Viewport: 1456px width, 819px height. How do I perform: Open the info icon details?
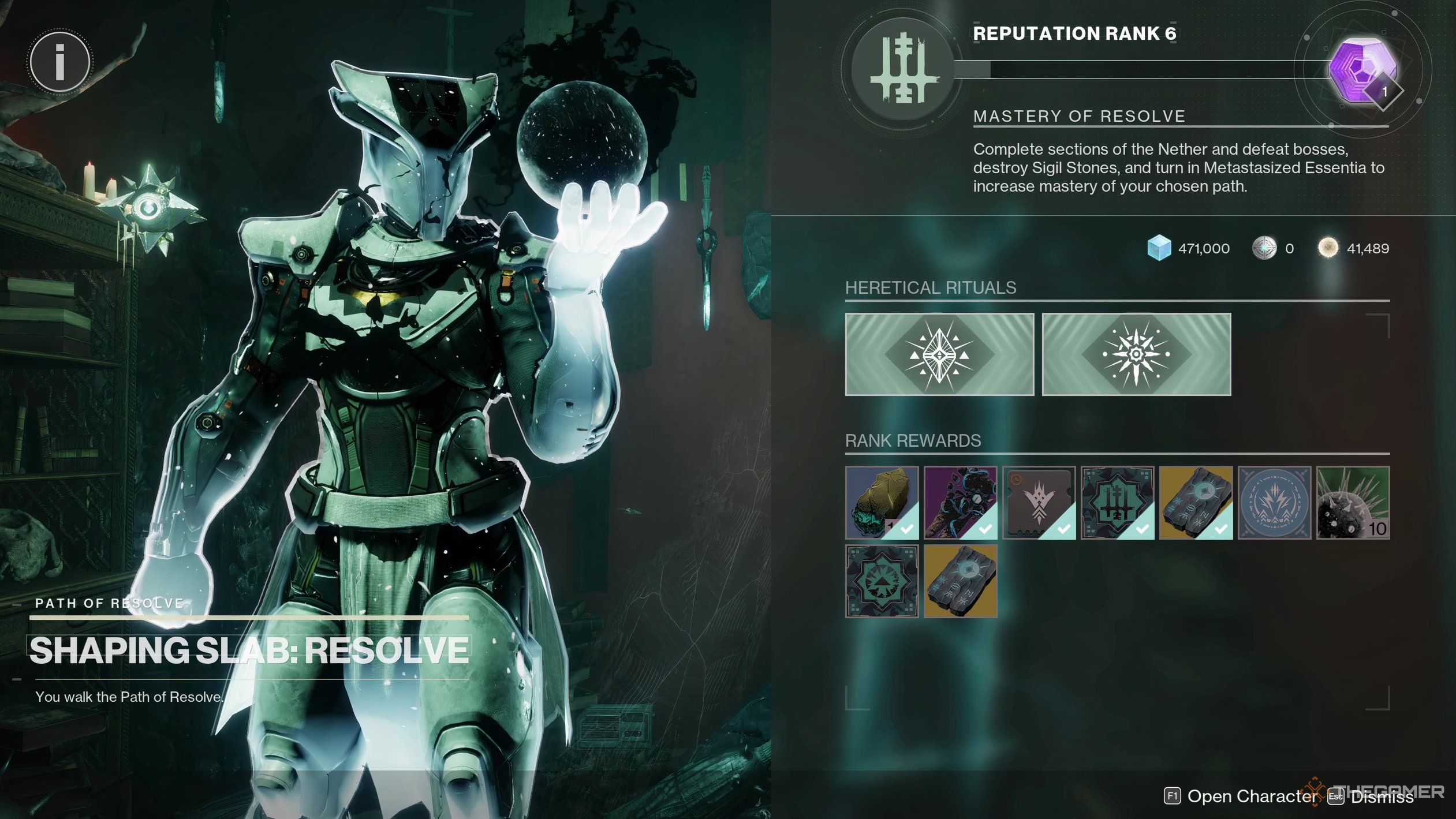coord(59,62)
